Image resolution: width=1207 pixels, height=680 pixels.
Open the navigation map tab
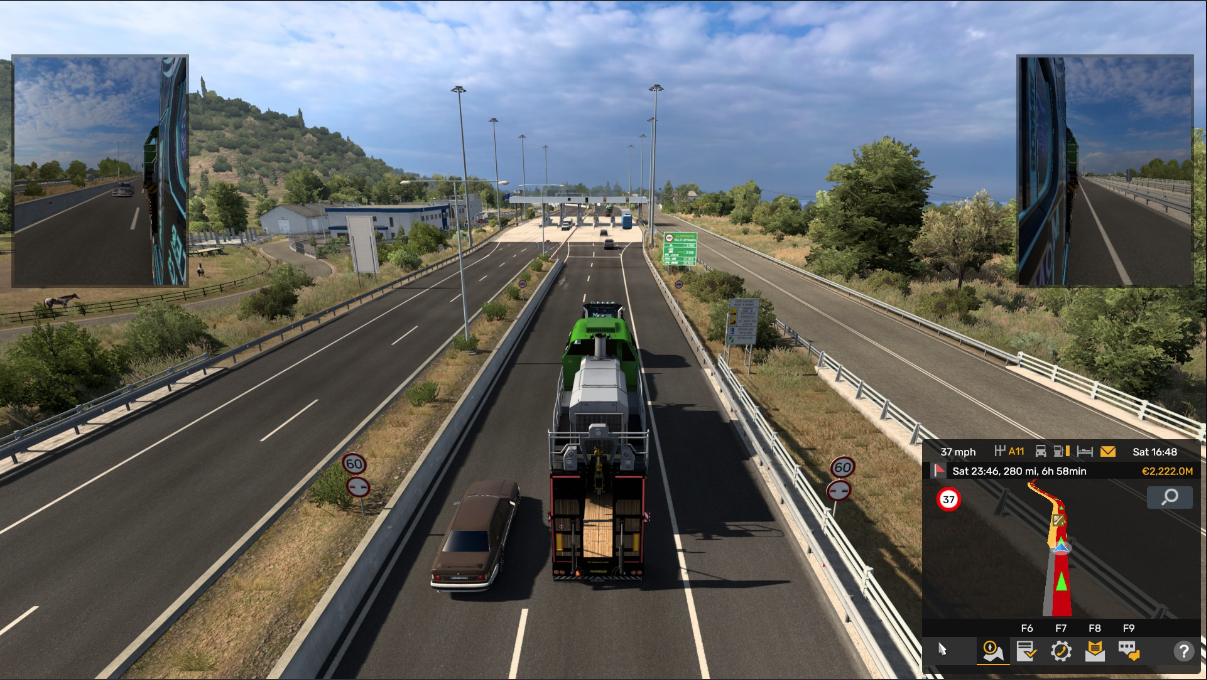pos(993,651)
